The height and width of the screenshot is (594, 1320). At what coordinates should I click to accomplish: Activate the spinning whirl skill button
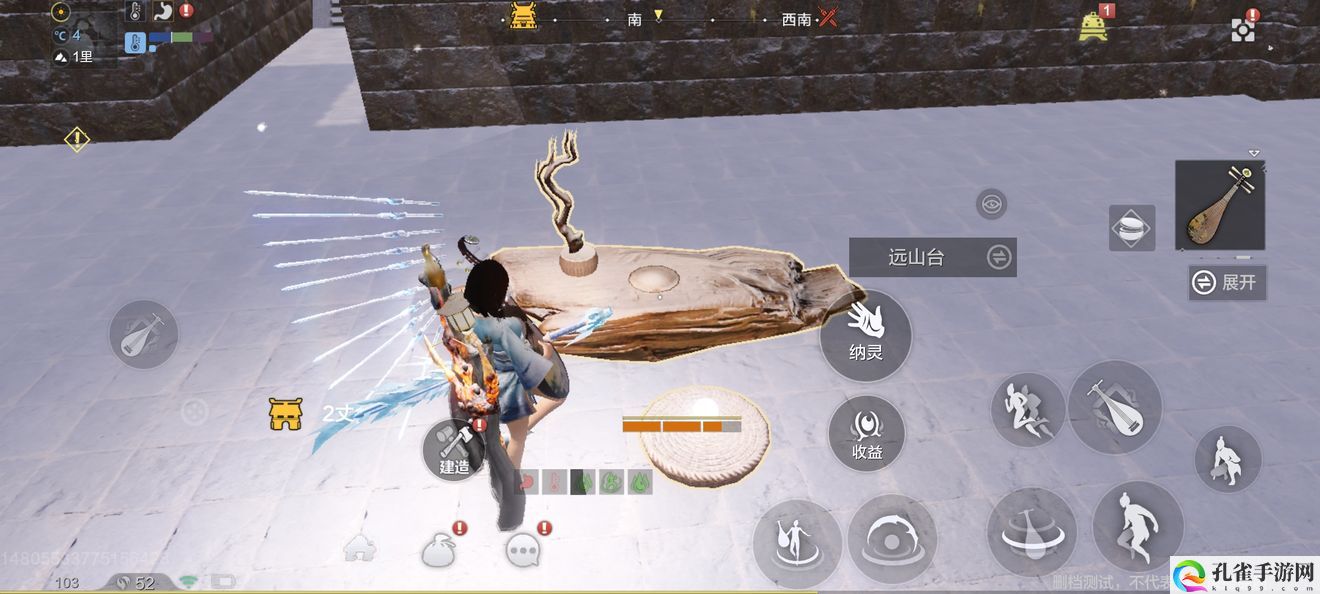(1031, 532)
